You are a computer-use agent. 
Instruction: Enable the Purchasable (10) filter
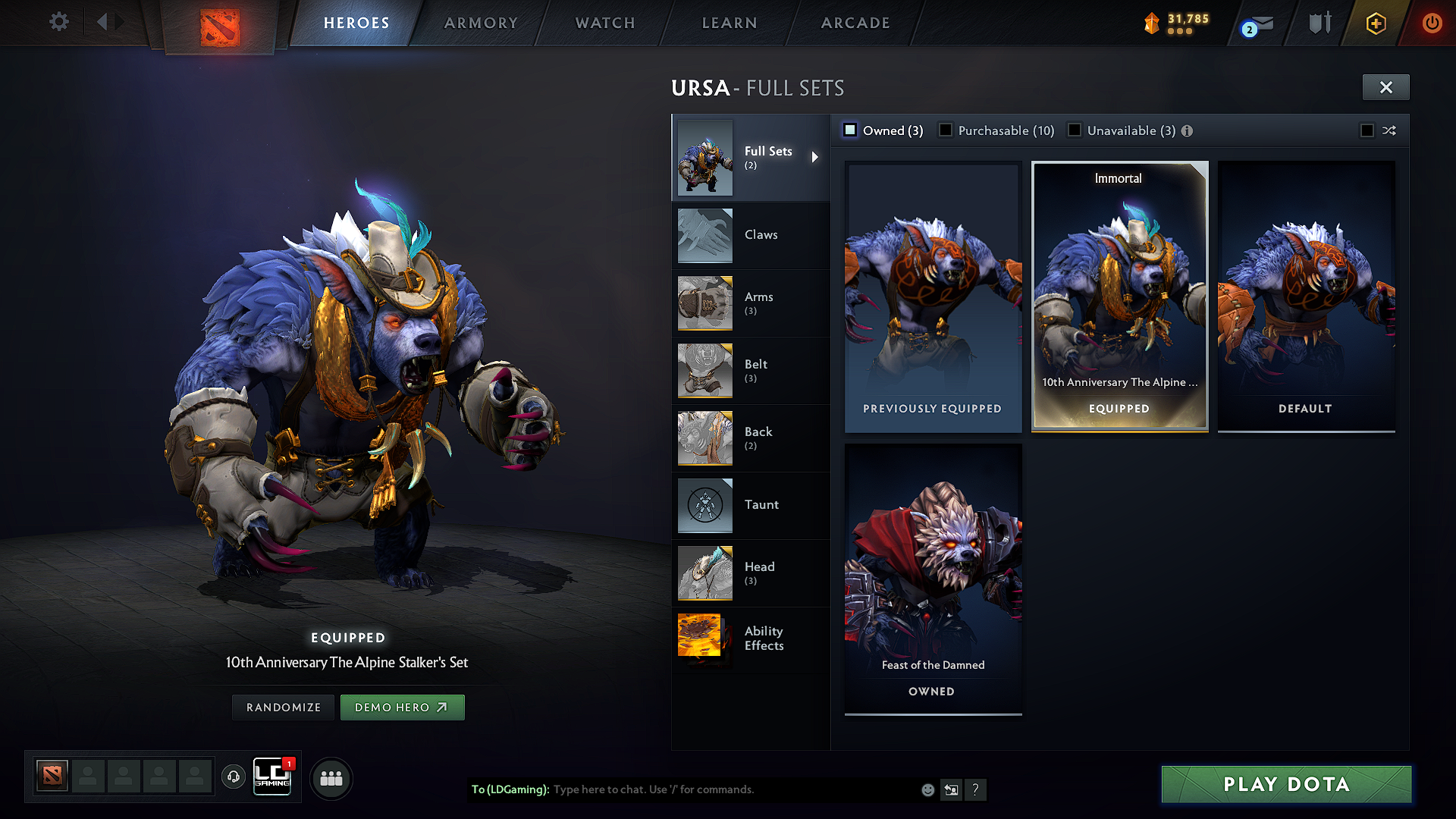[946, 130]
